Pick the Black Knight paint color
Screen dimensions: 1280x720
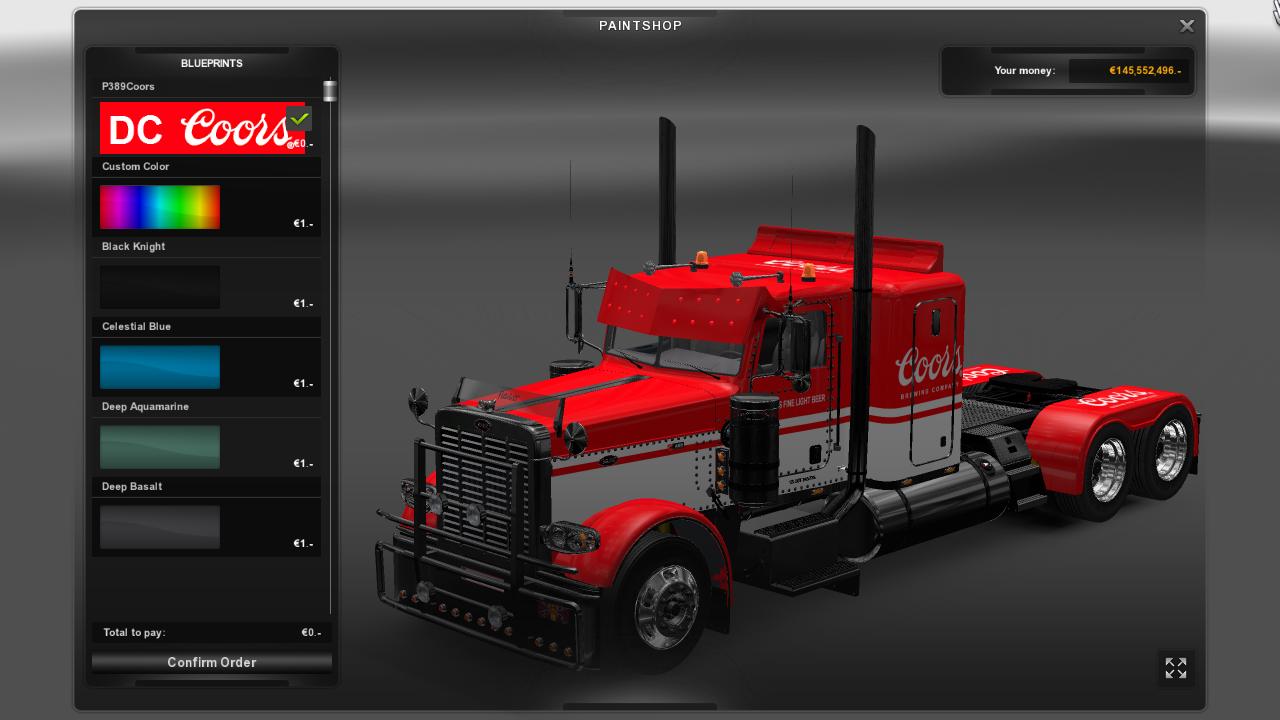click(x=160, y=287)
